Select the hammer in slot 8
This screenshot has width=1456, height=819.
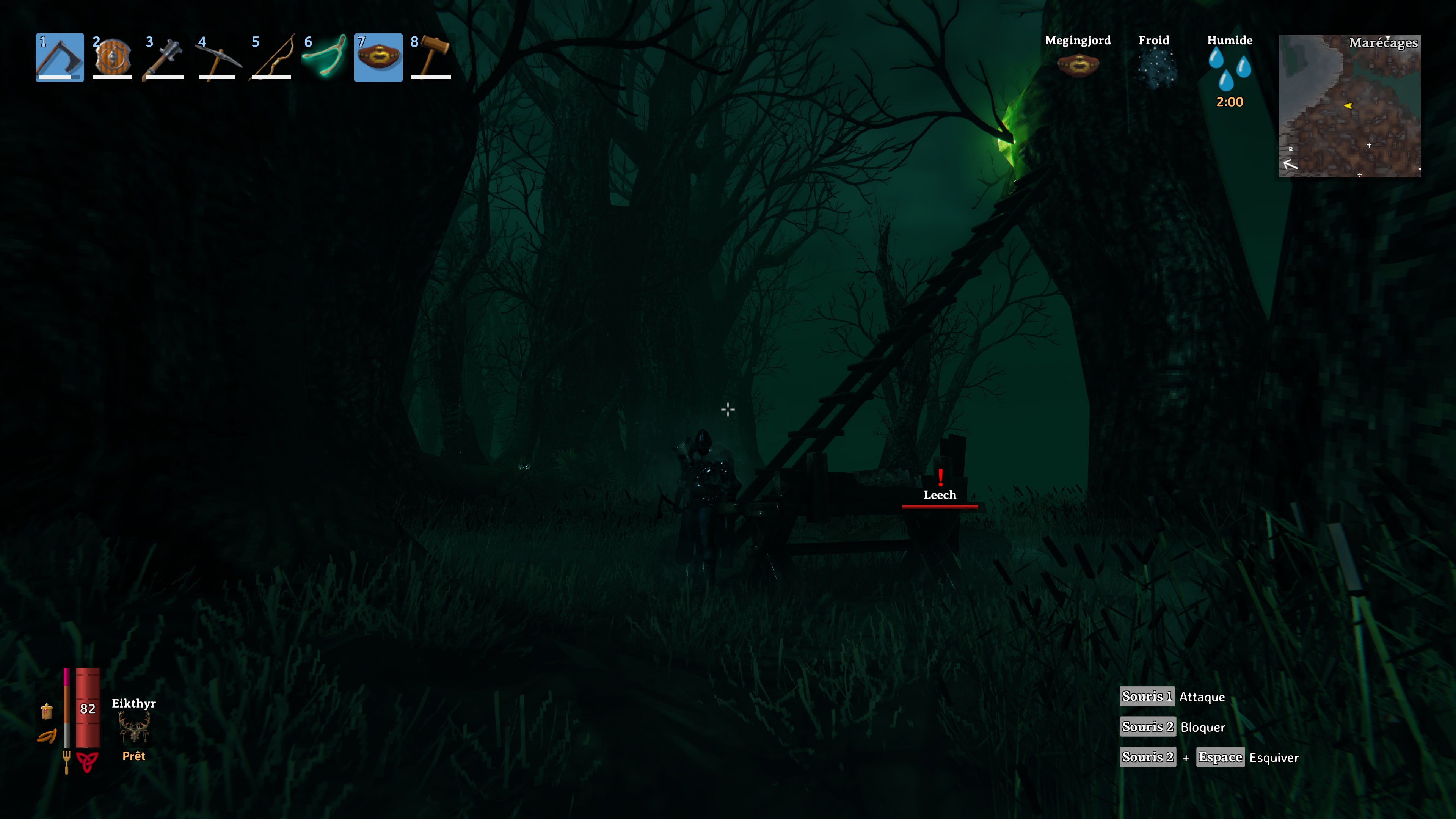[431, 58]
